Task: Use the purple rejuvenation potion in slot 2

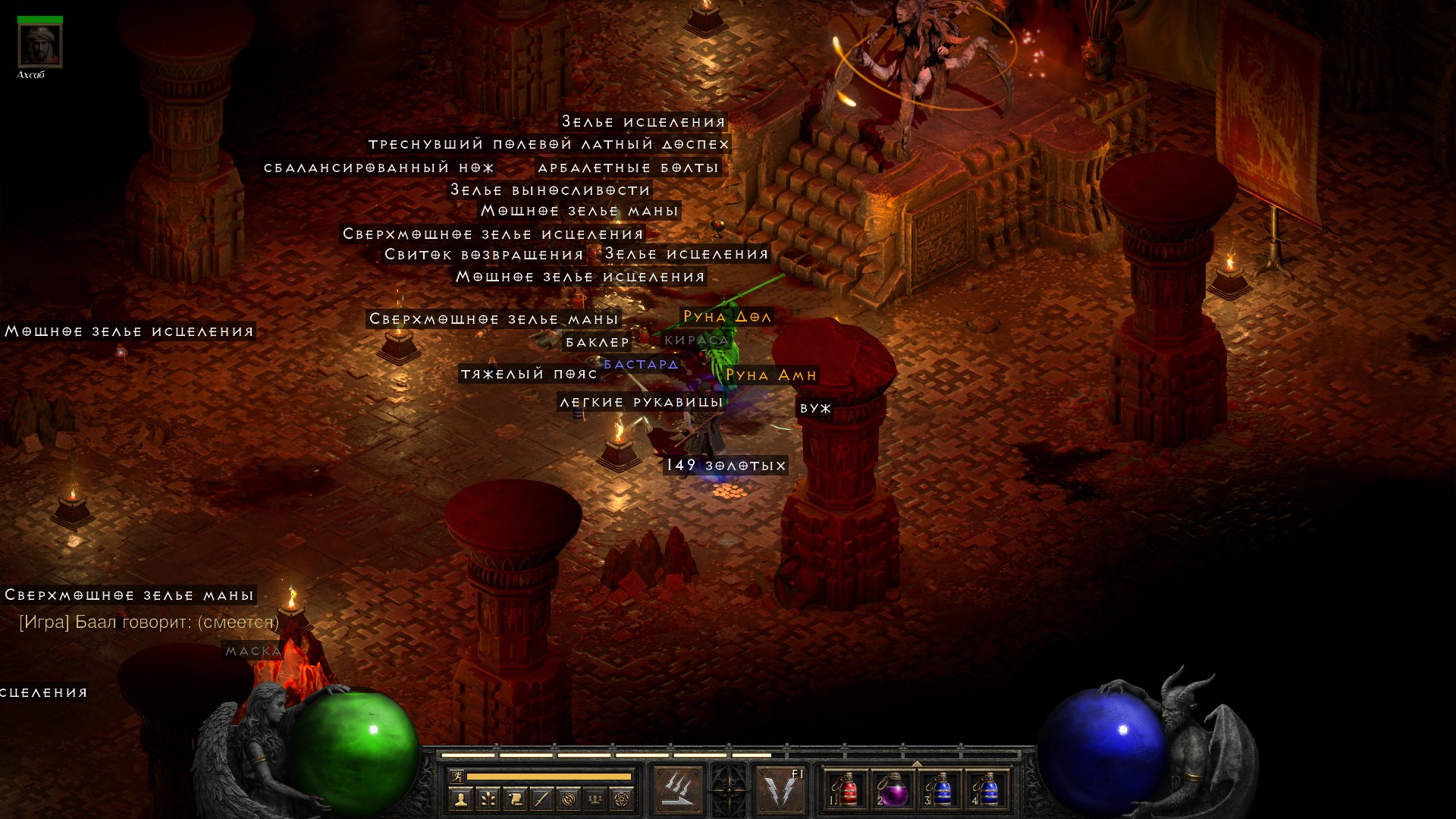Action: coord(893,790)
